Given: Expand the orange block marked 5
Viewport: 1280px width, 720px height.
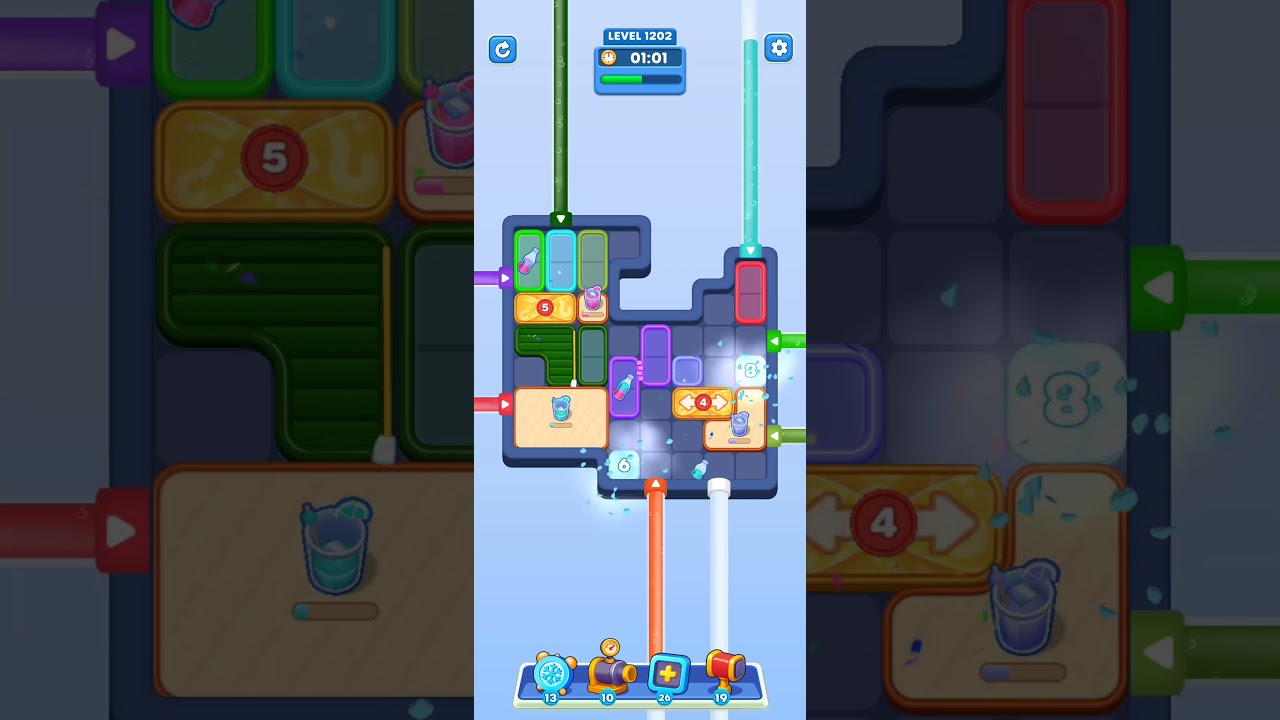Looking at the screenshot, I should tap(543, 309).
